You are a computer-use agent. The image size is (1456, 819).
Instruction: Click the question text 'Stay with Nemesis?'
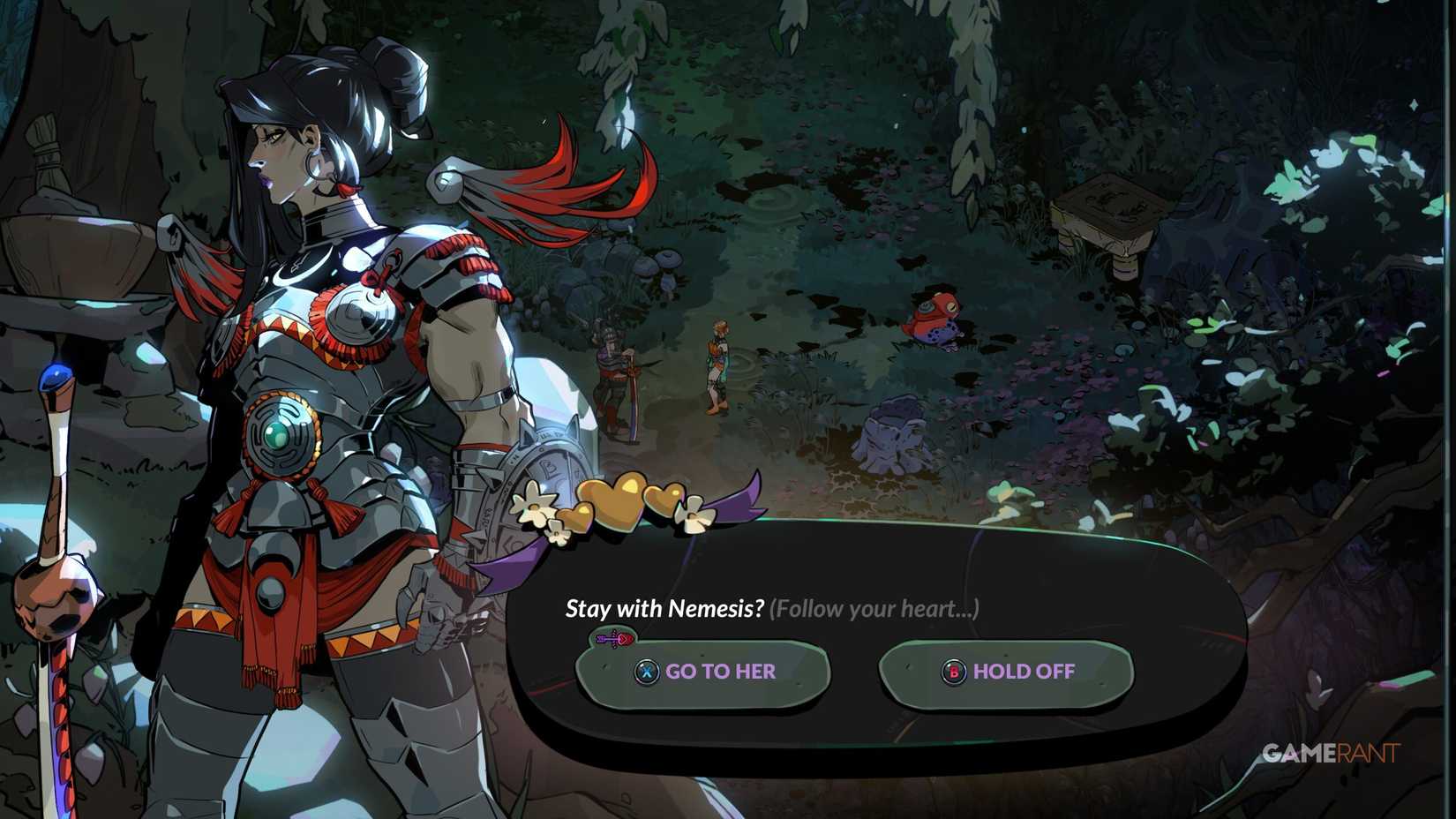(x=664, y=608)
